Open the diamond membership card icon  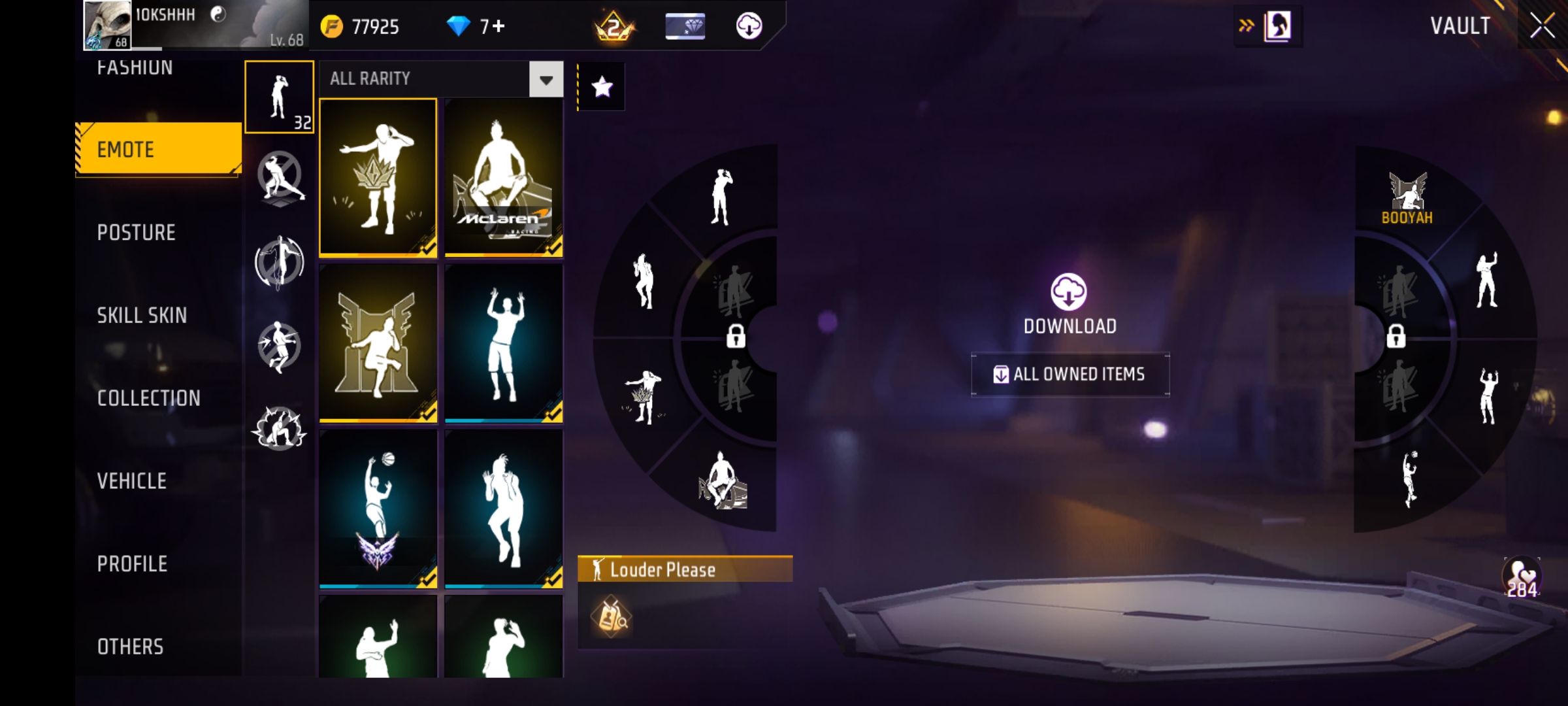pos(685,27)
